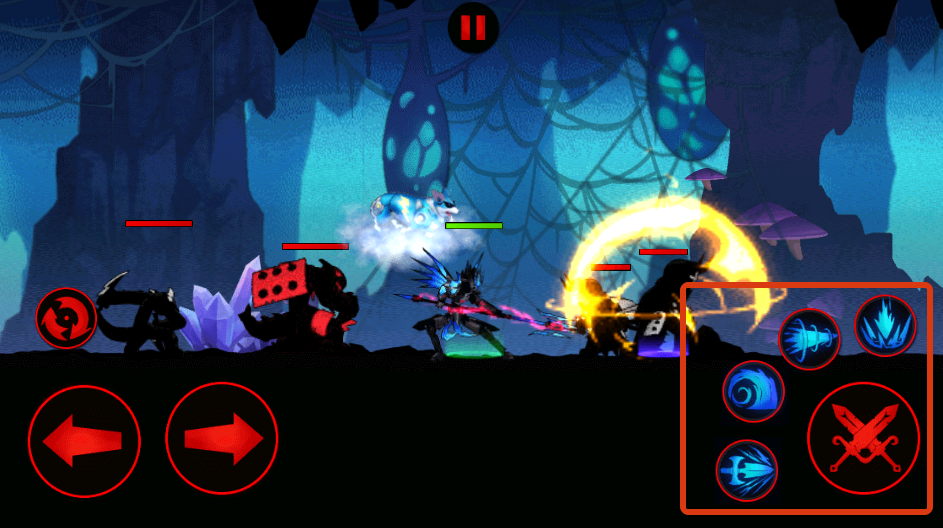Cast the blue drill dash skill
The height and width of the screenshot is (528, 943).
coord(809,339)
